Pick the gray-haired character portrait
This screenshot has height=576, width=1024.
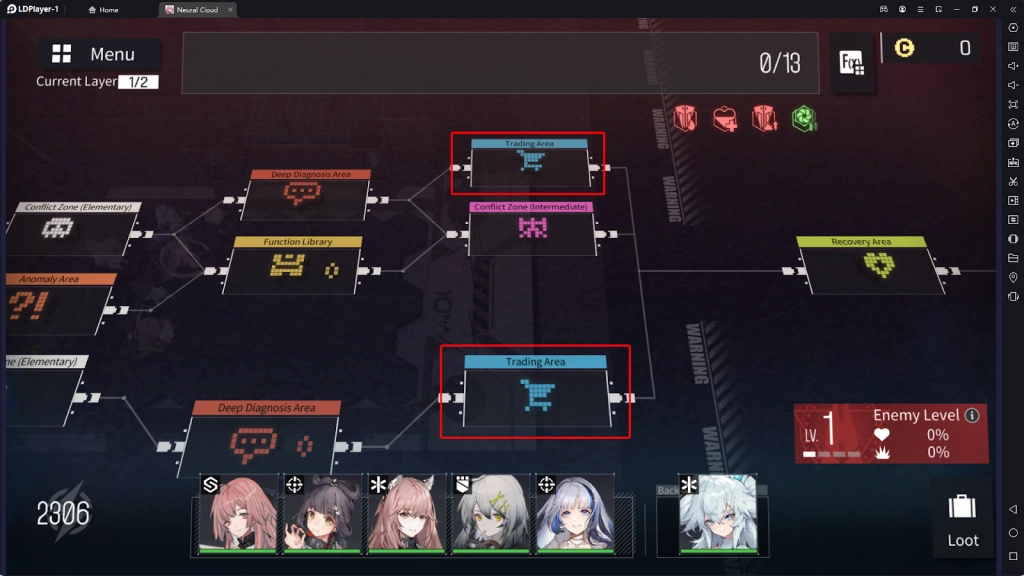click(490, 514)
